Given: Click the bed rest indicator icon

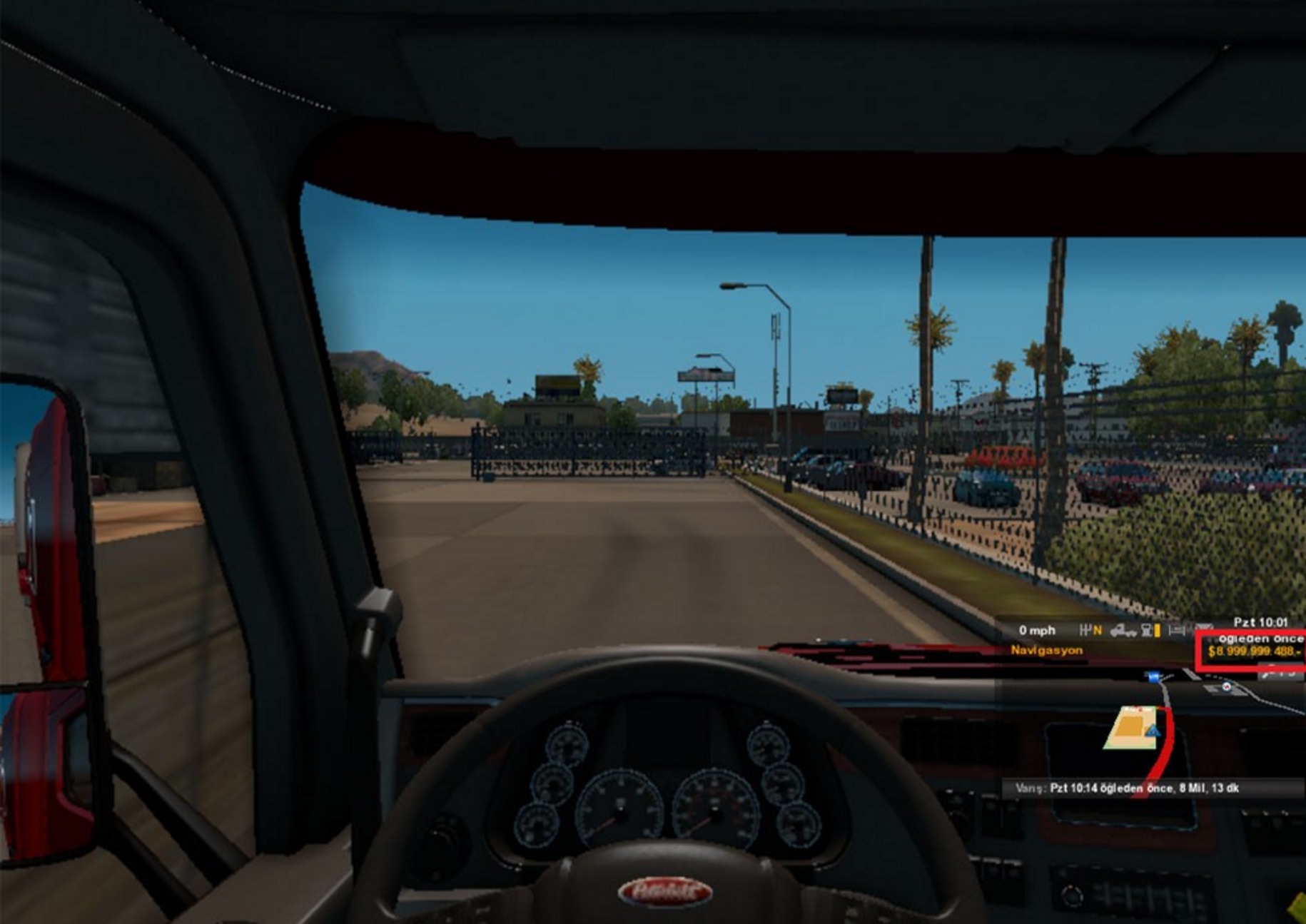Looking at the screenshot, I should 1177,630.
